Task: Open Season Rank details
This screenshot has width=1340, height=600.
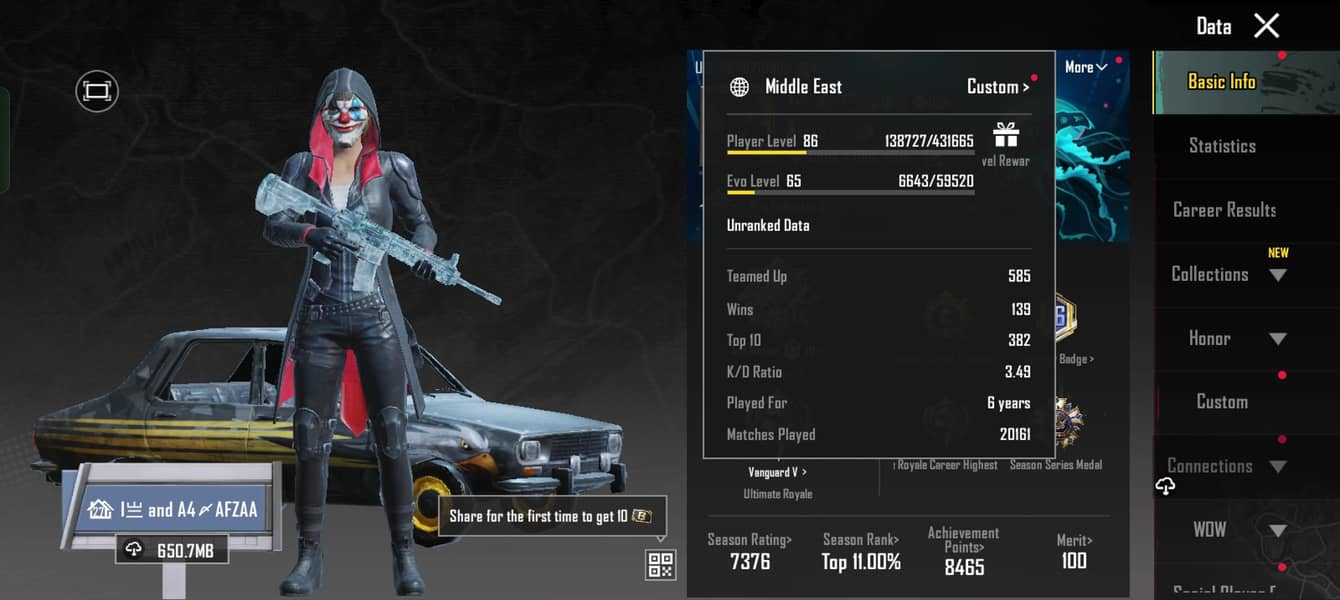Action: pos(861,551)
